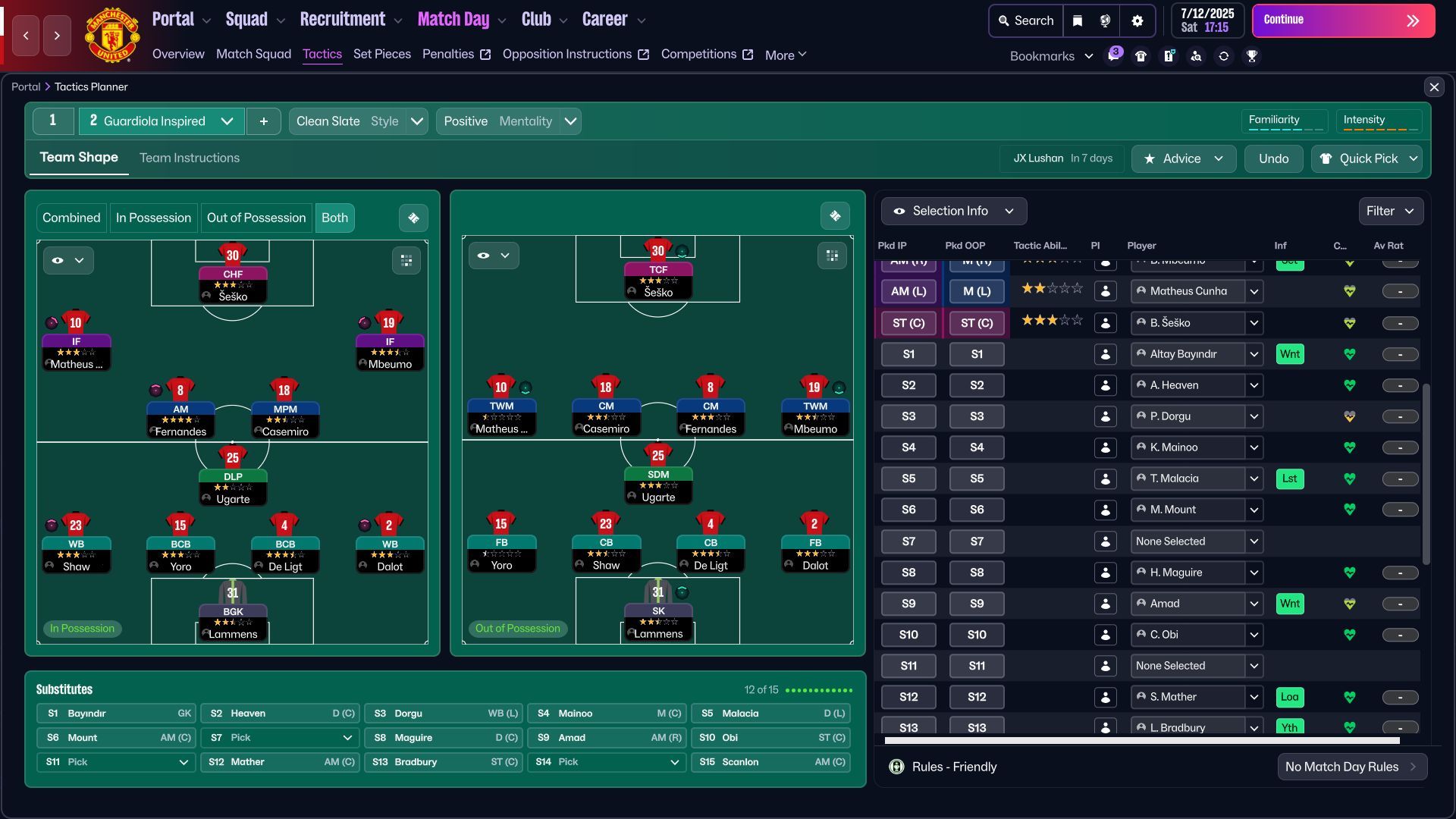
Task: Open the trophy competitions icon top right
Action: tap(1253, 55)
